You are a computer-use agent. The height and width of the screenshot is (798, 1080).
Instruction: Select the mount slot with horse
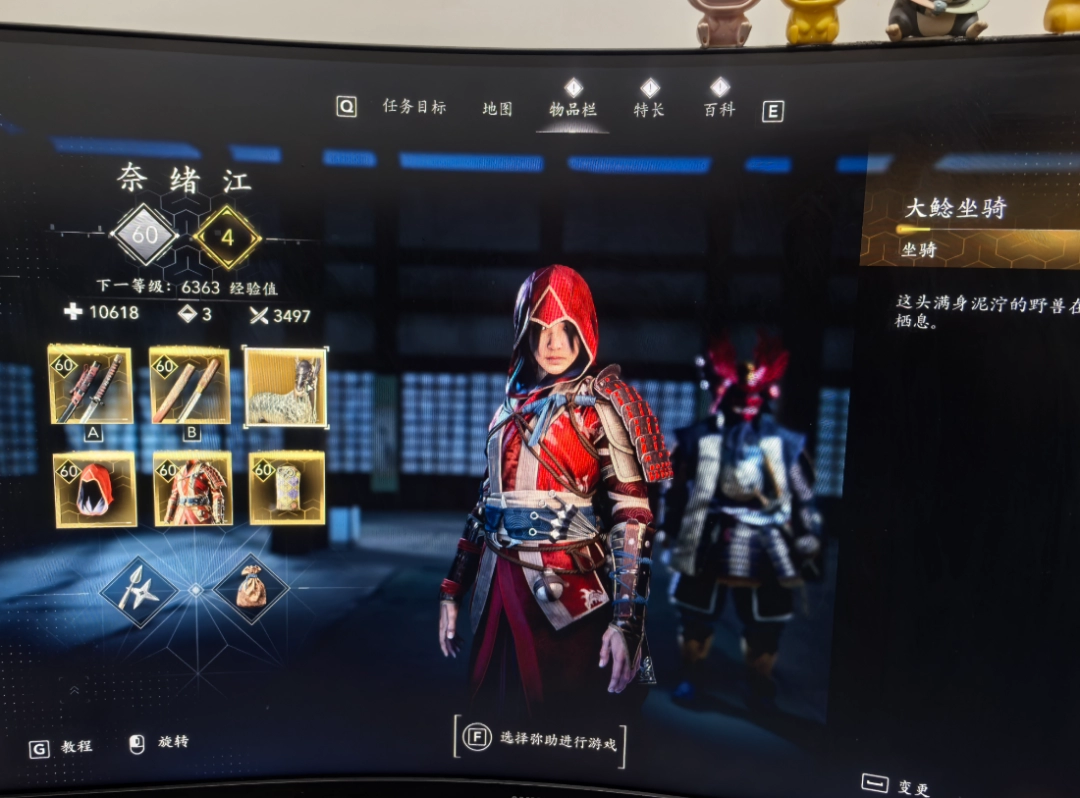285,387
